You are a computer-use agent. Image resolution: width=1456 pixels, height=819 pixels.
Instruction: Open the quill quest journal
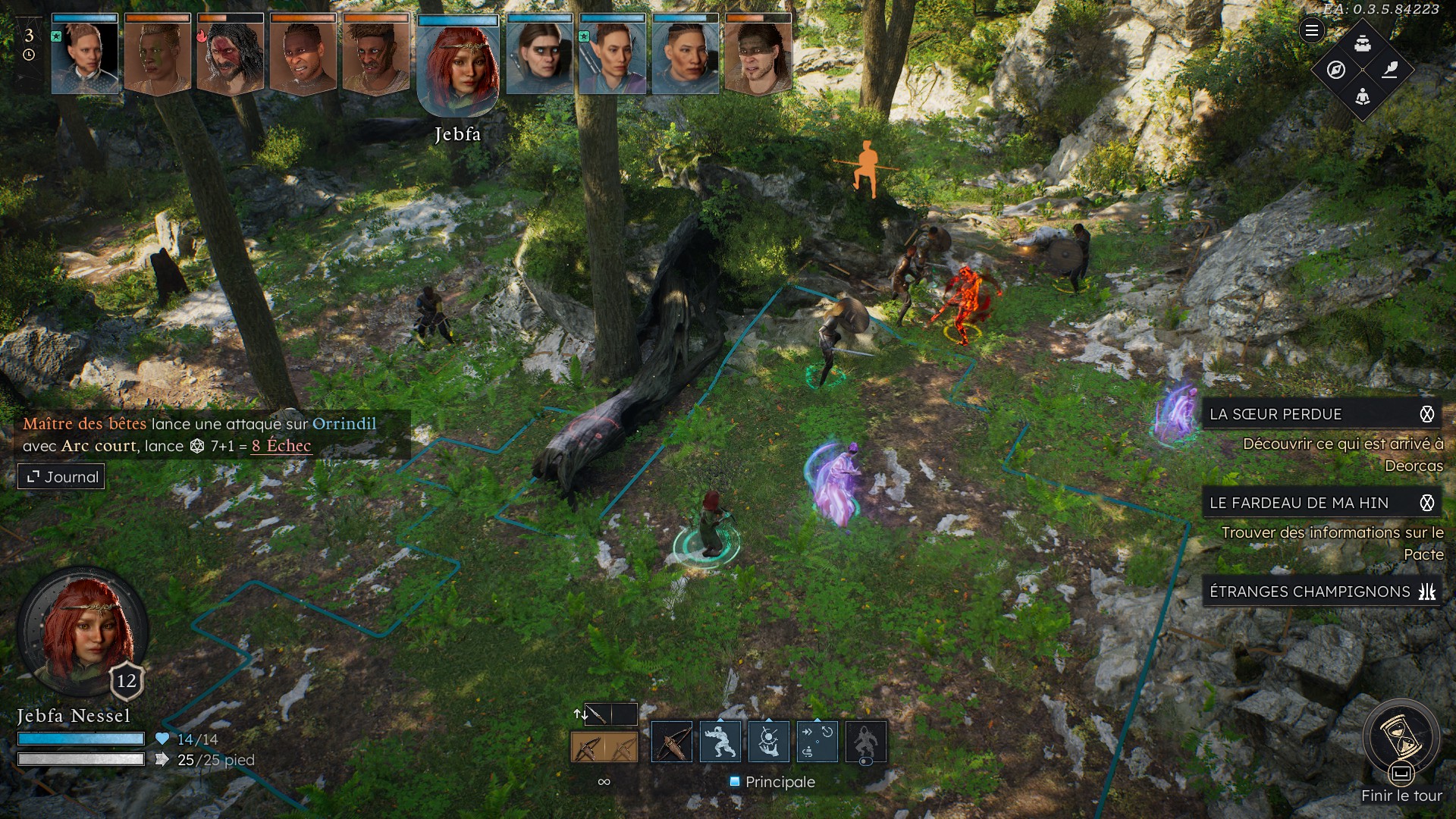(1389, 70)
